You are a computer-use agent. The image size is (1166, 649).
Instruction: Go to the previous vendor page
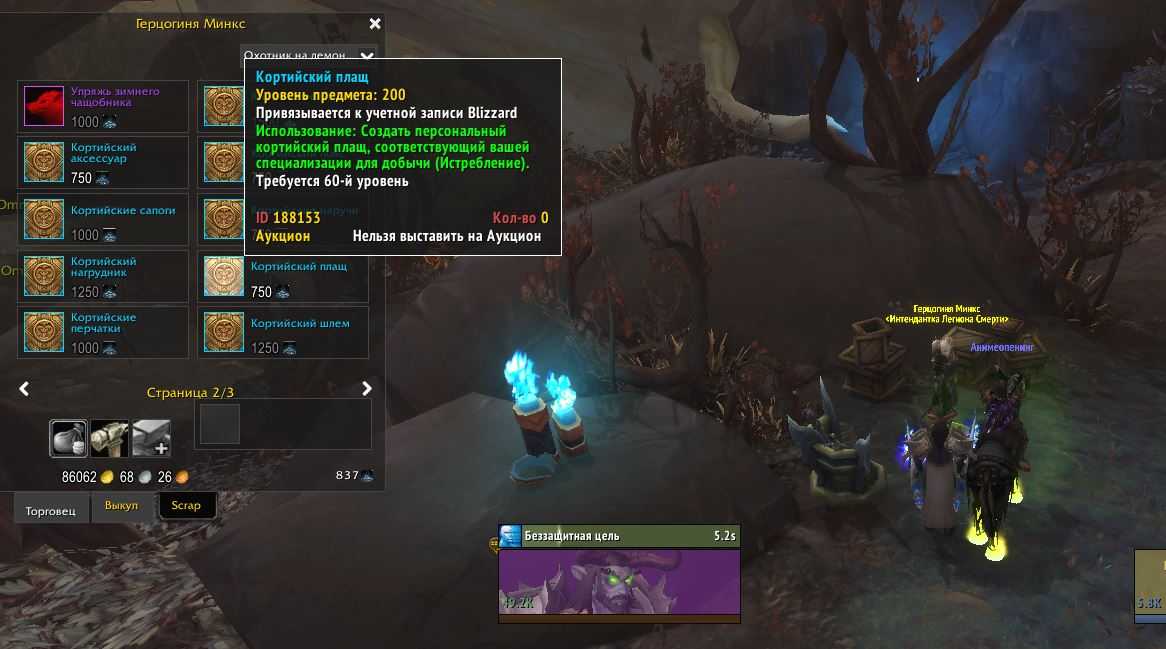[x=25, y=389]
